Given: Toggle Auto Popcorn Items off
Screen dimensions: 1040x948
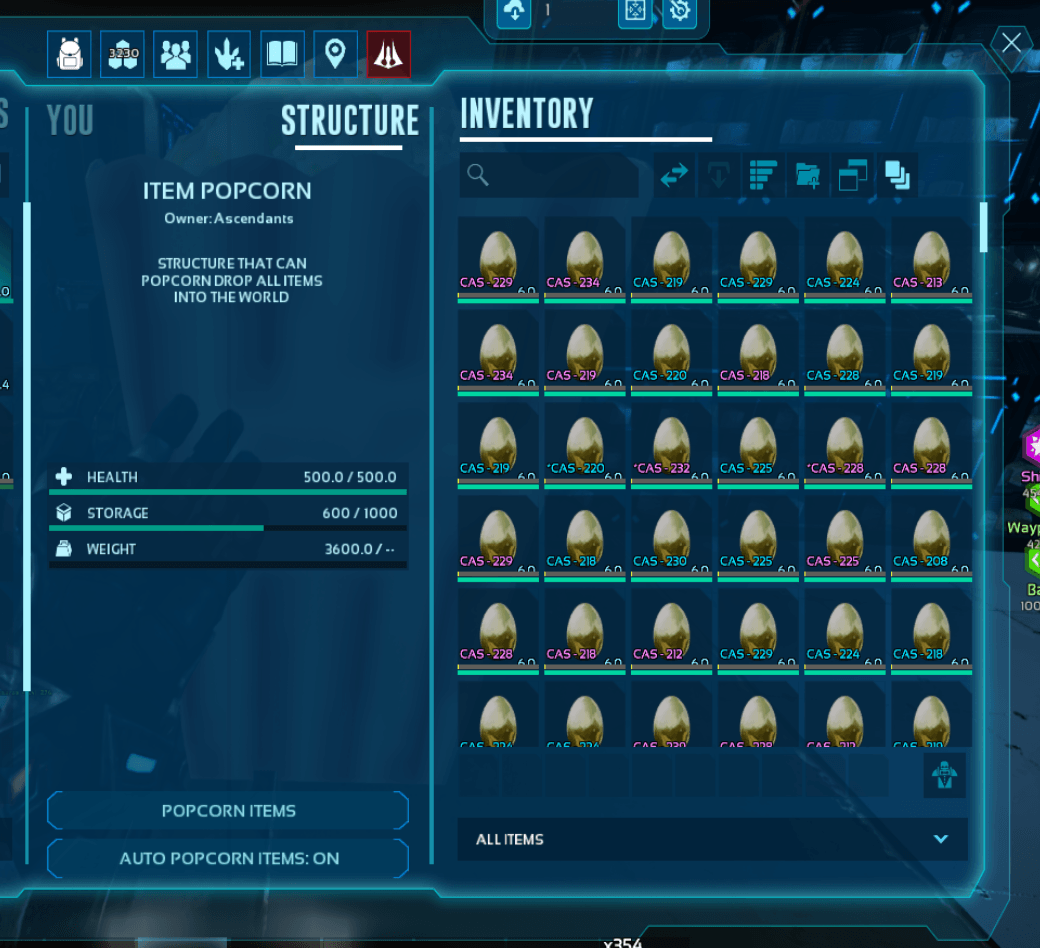Looking at the screenshot, I should click(228, 858).
